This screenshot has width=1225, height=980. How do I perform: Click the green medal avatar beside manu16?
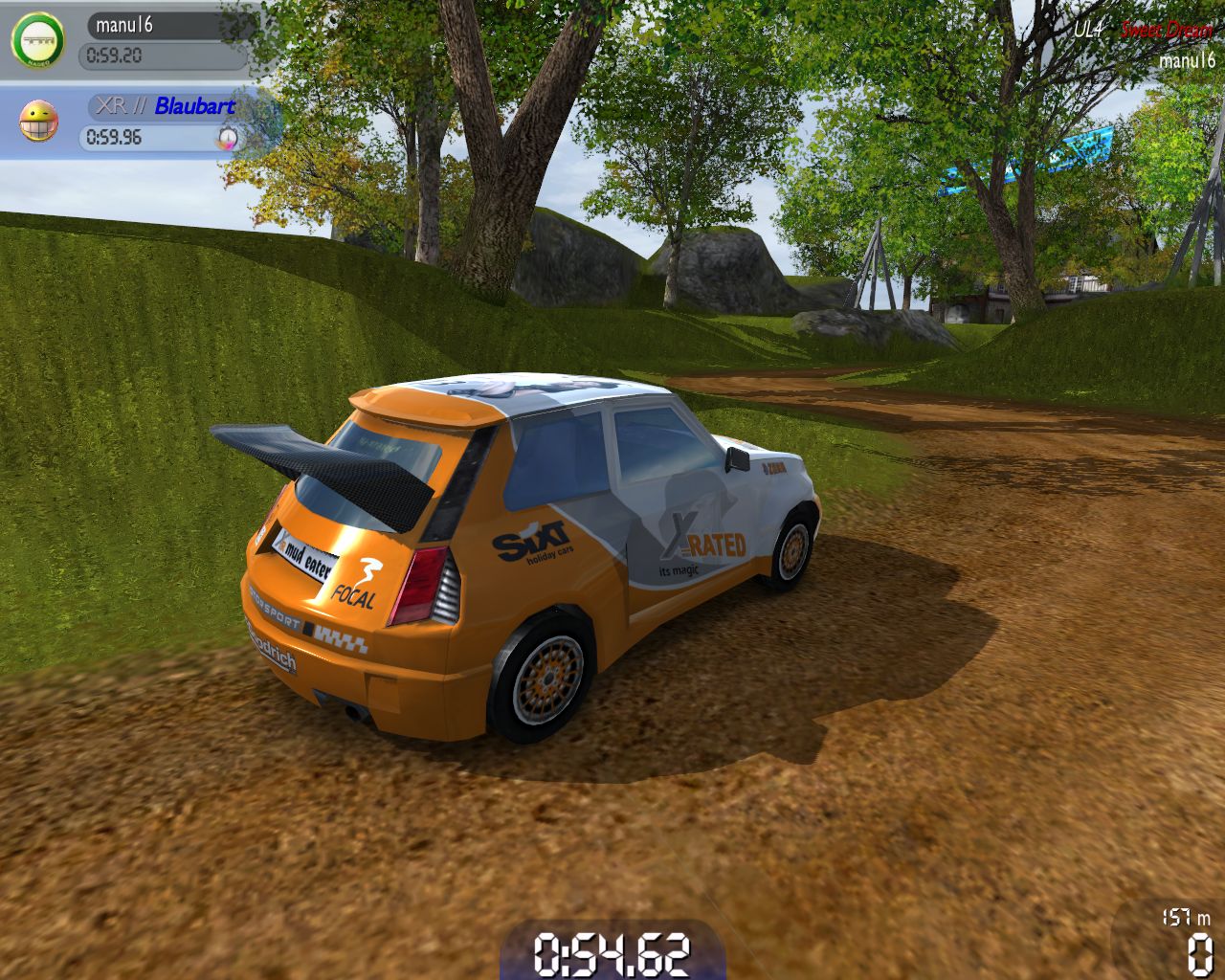[x=37, y=41]
